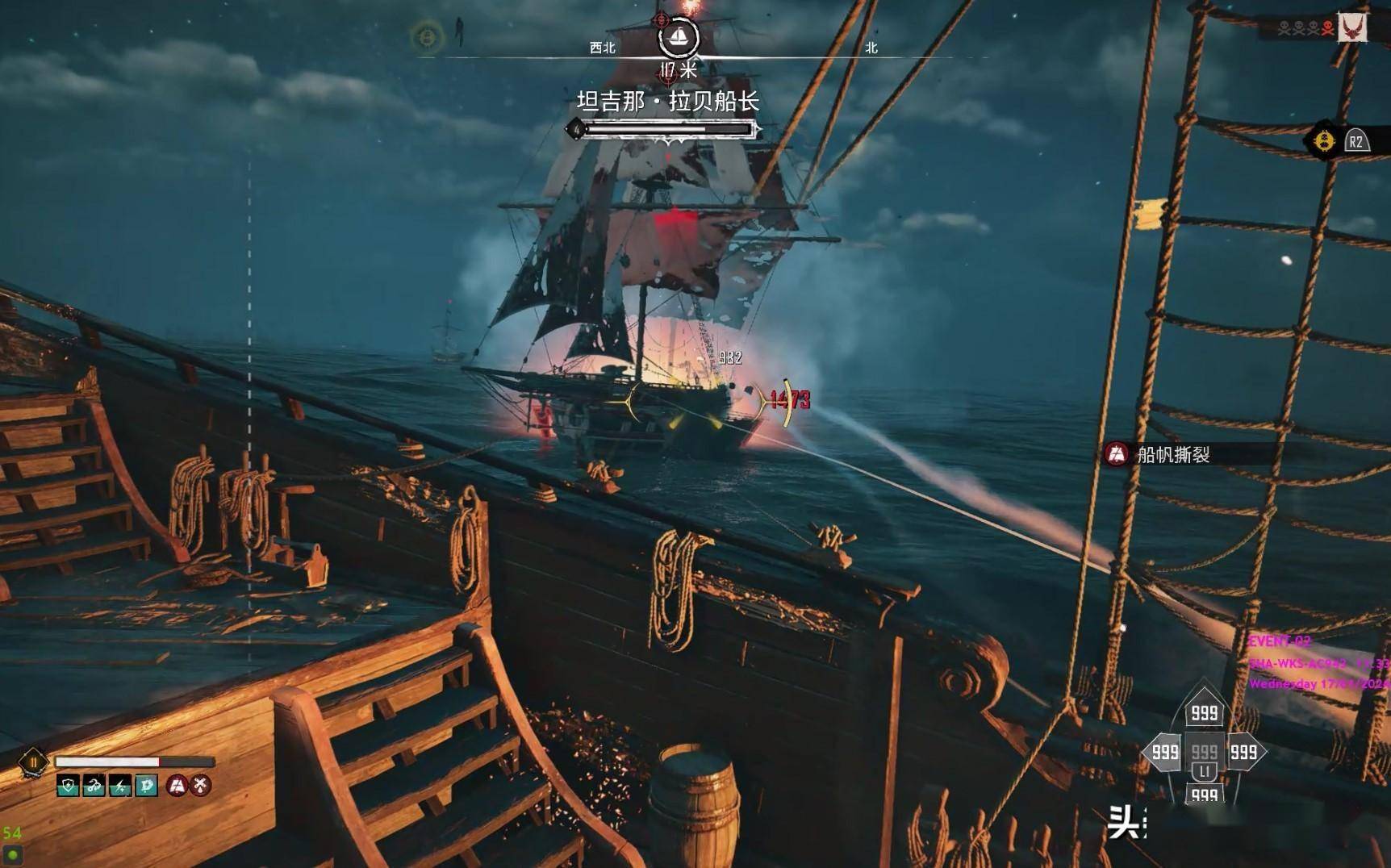Choose the port-side weapon ammo slot

[x=1164, y=753]
